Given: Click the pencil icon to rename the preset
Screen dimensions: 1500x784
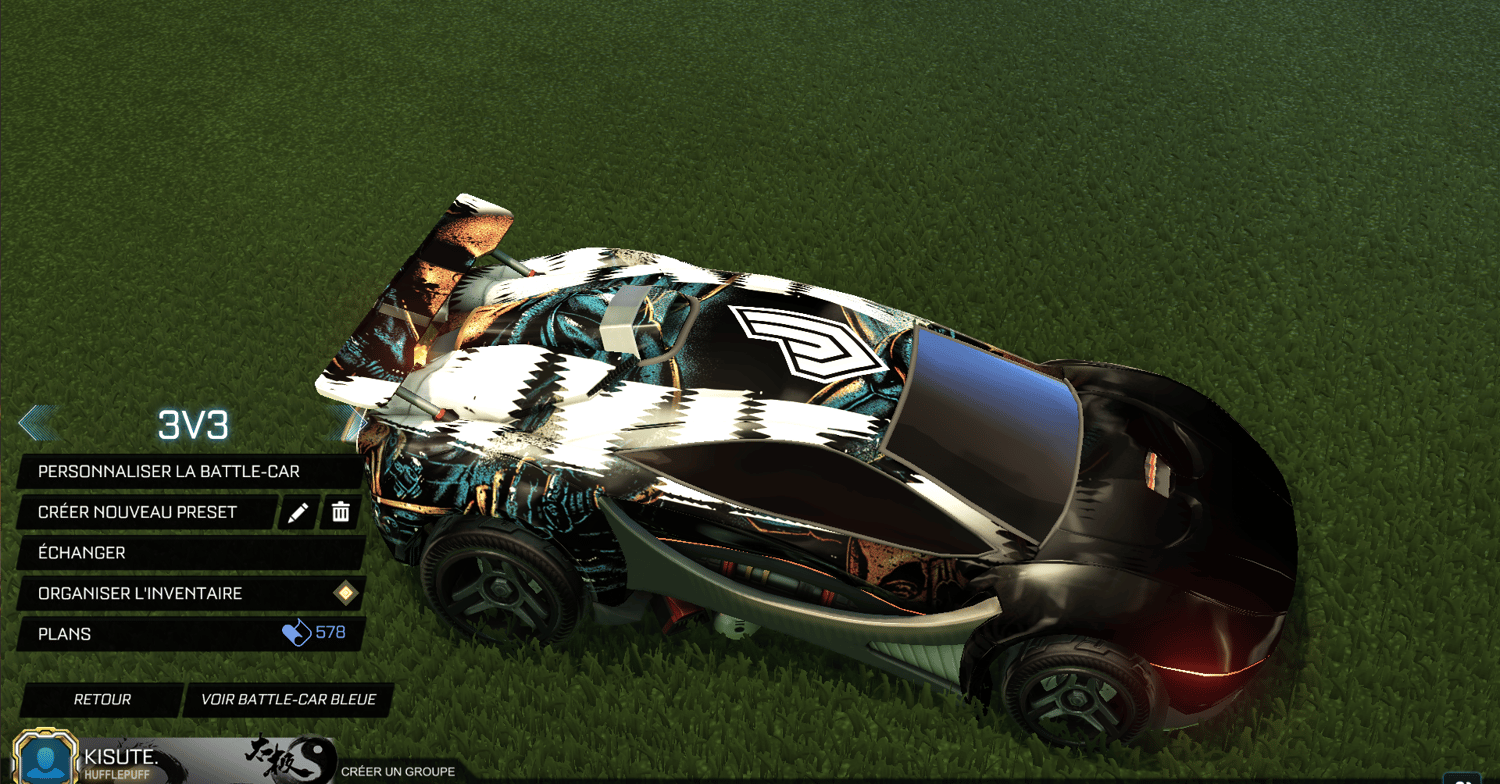Looking at the screenshot, I should coord(297,512).
